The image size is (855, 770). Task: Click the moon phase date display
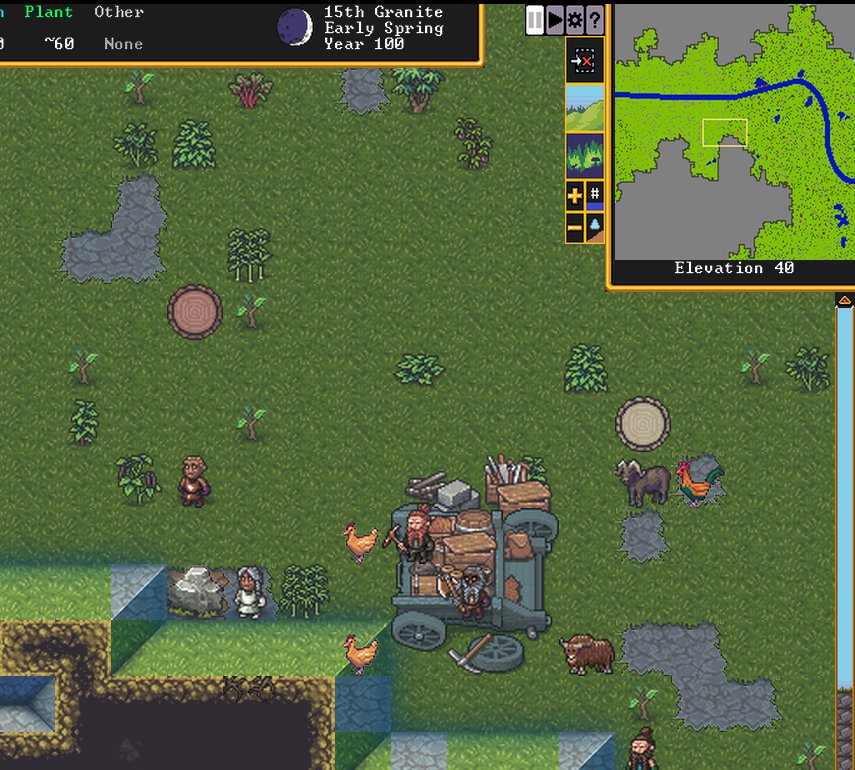pyautogui.click(x=294, y=27)
